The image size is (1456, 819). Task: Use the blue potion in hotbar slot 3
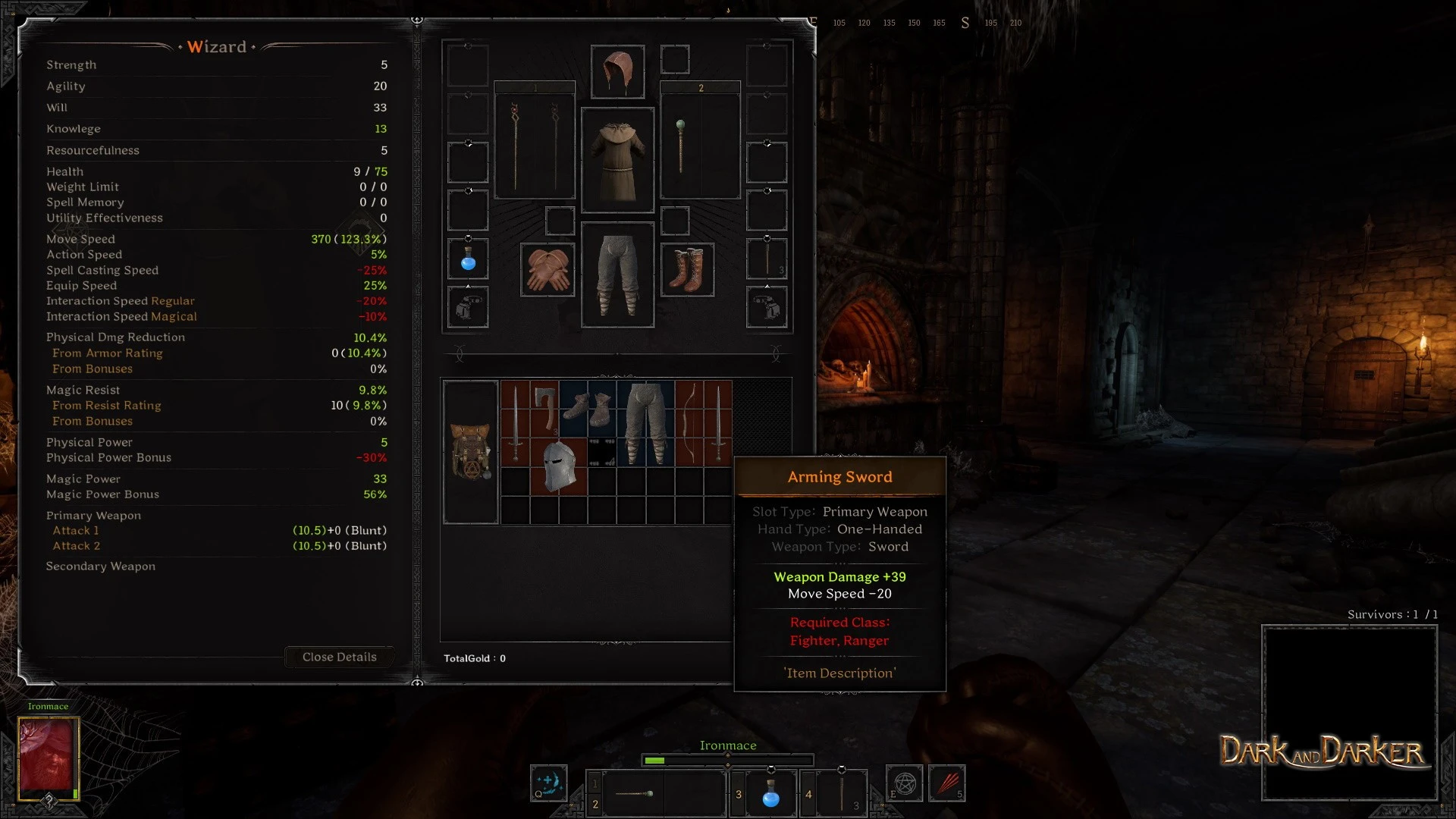pyautogui.click(x=770, y=793)
